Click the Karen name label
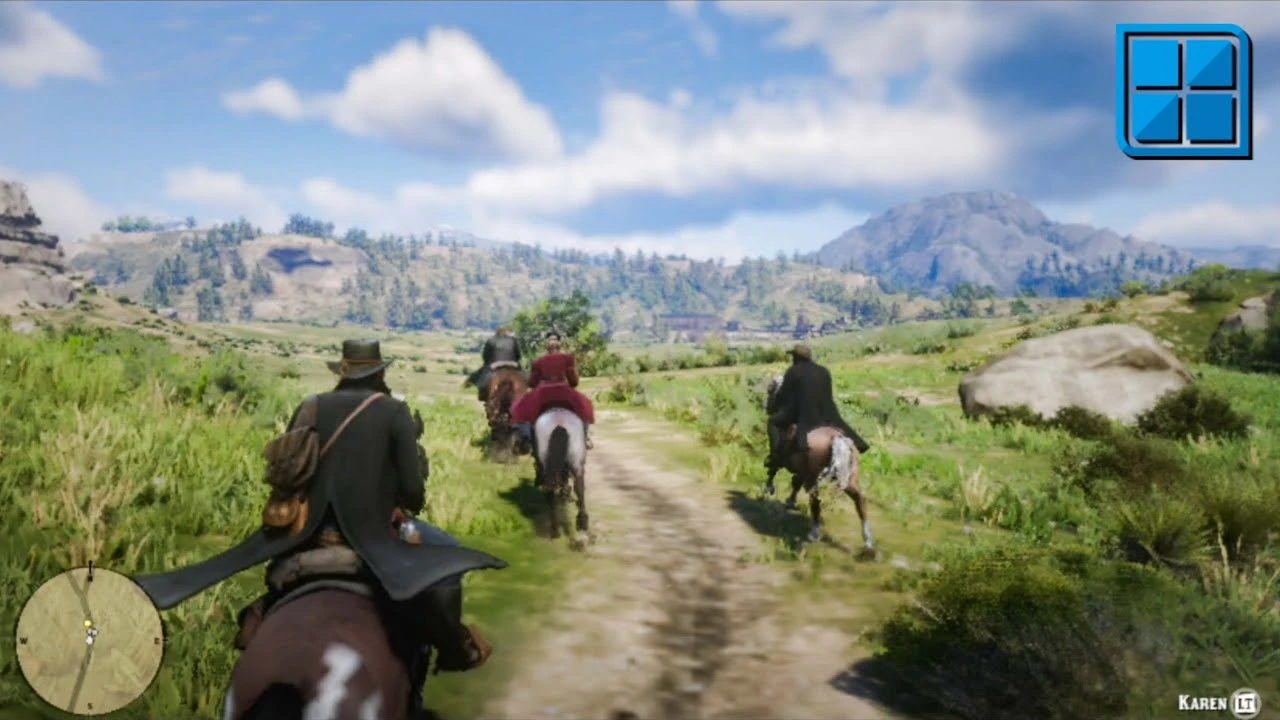The height and width of the screenshot is (720, 1280). coord(1202,703)
